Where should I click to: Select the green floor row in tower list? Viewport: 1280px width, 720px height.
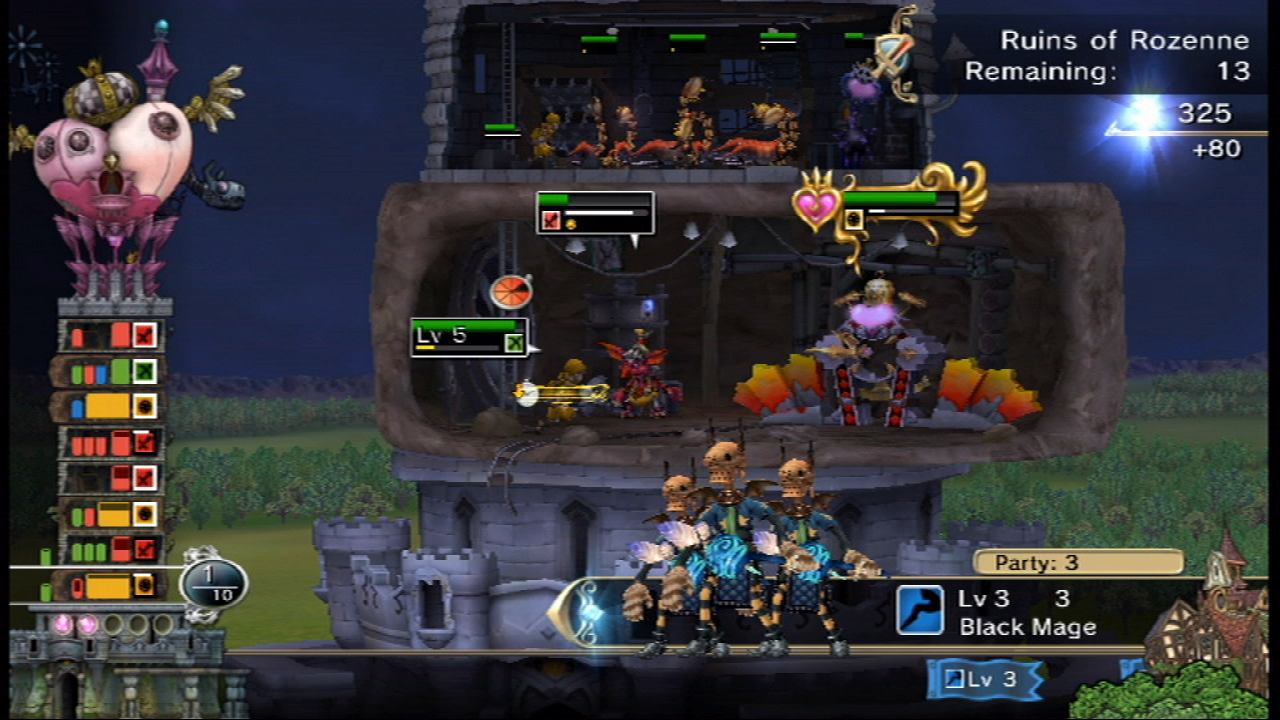pyautogui.click(x=112, y=372)
